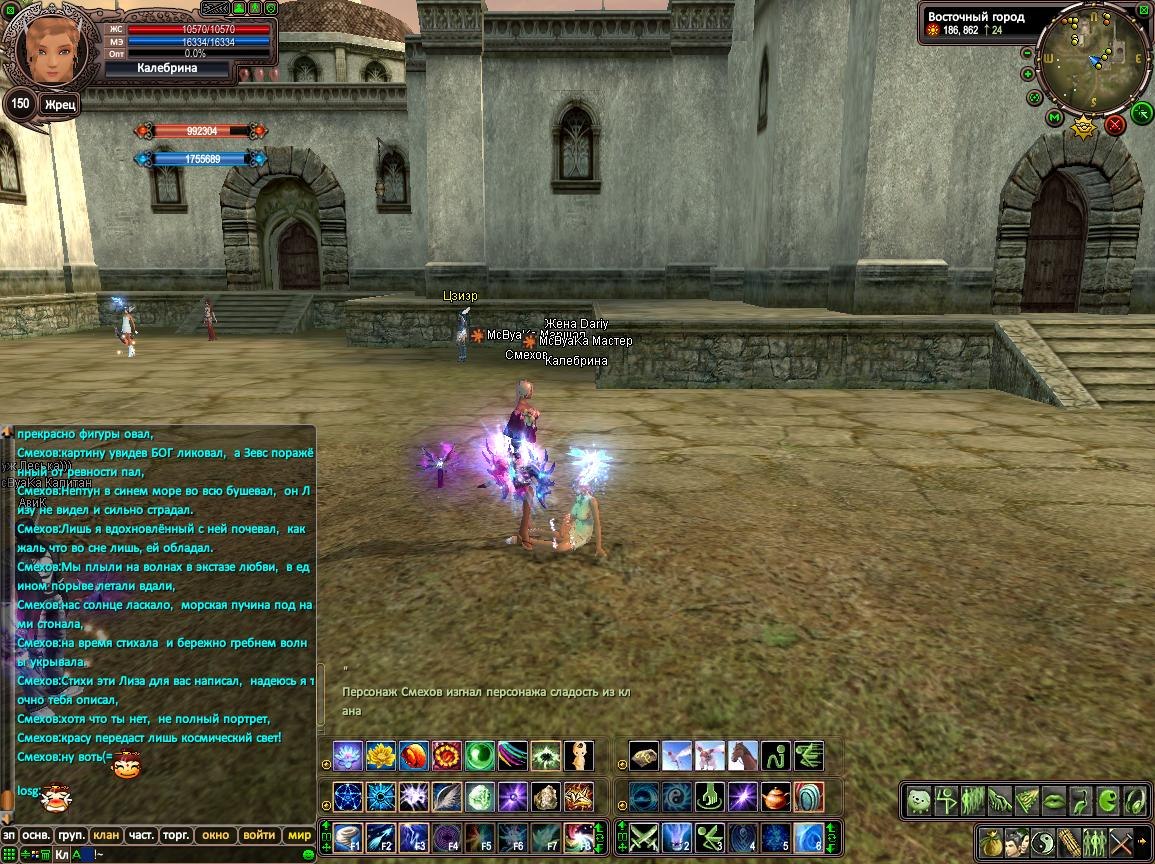Open the yin-yang skills menu icon
Screen dimensions: 1155x864
[1042, 840]
